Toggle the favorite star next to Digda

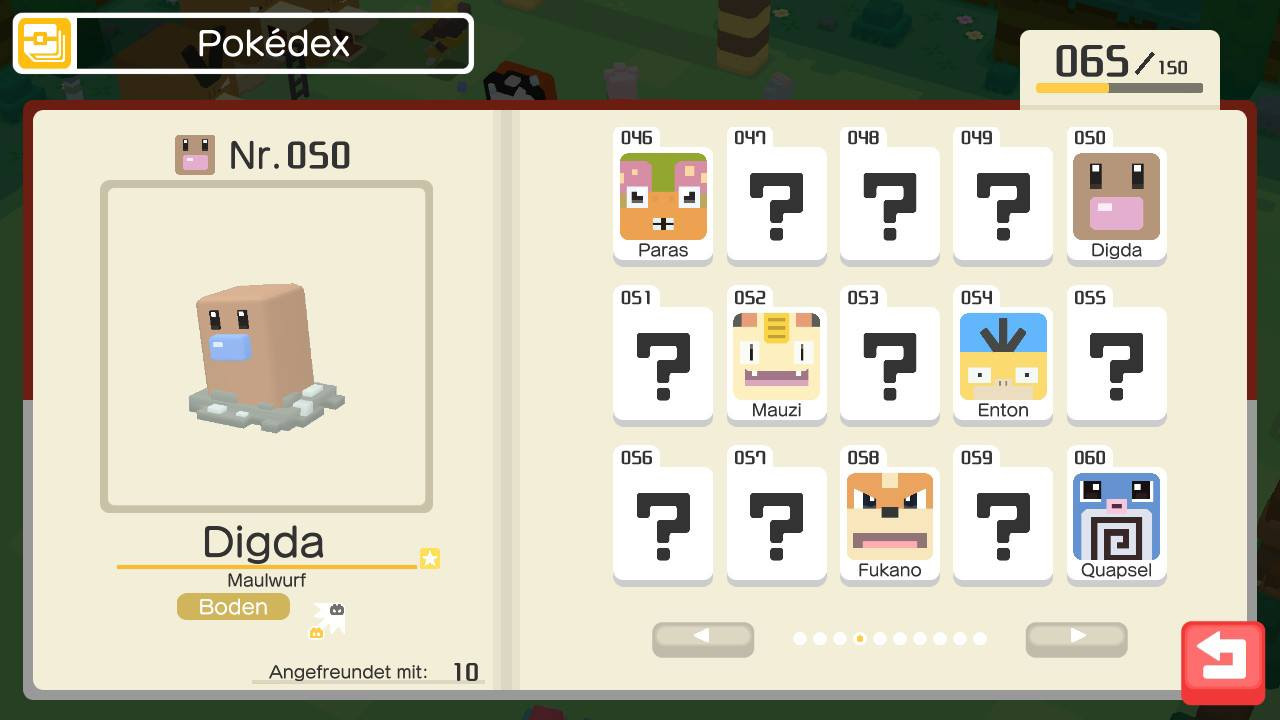(429, 559)
